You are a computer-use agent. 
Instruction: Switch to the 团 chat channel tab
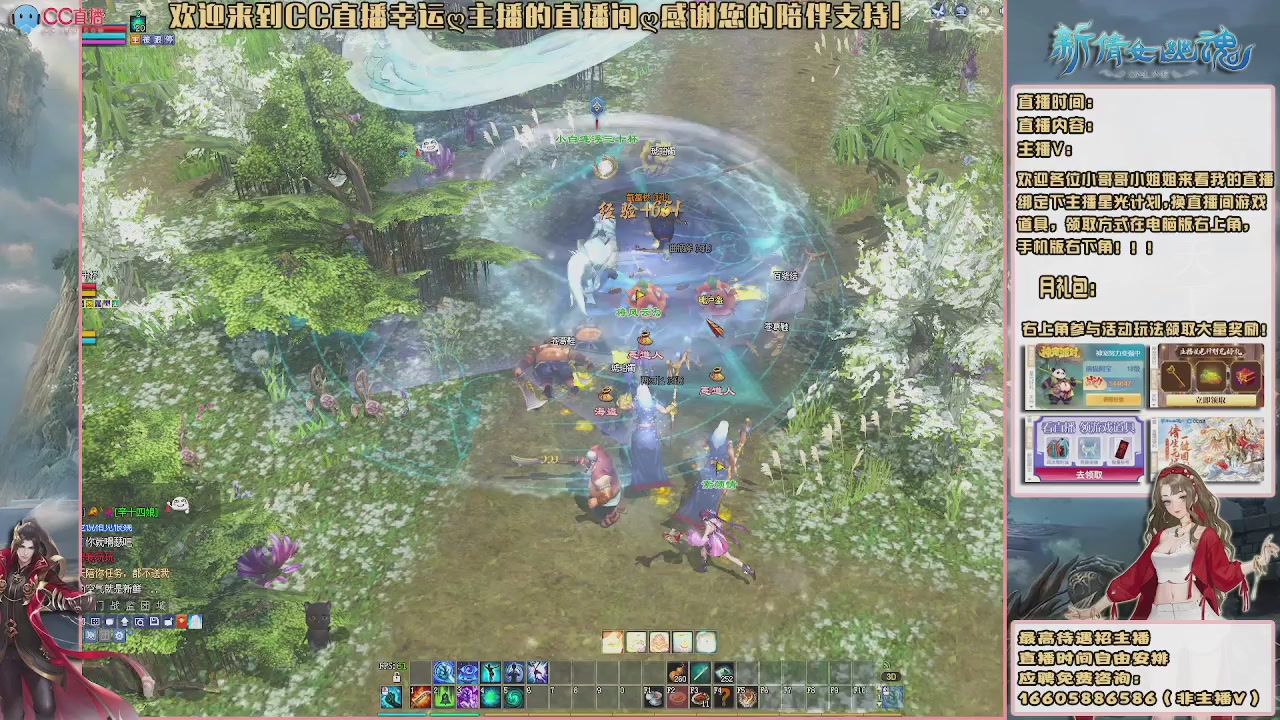pos(147,606)
